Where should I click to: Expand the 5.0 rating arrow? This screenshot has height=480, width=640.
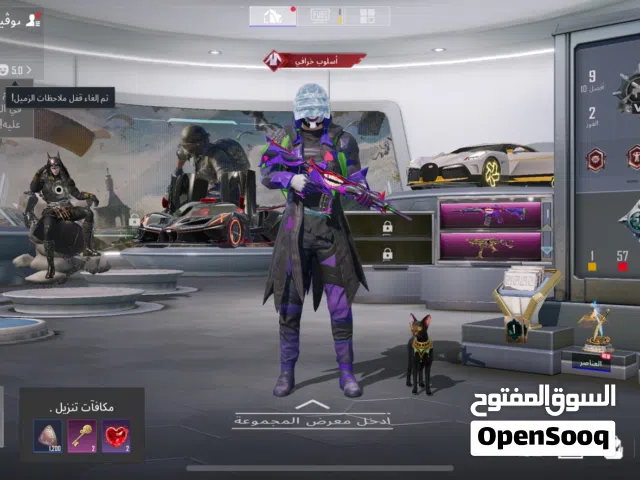coord(29,70)
